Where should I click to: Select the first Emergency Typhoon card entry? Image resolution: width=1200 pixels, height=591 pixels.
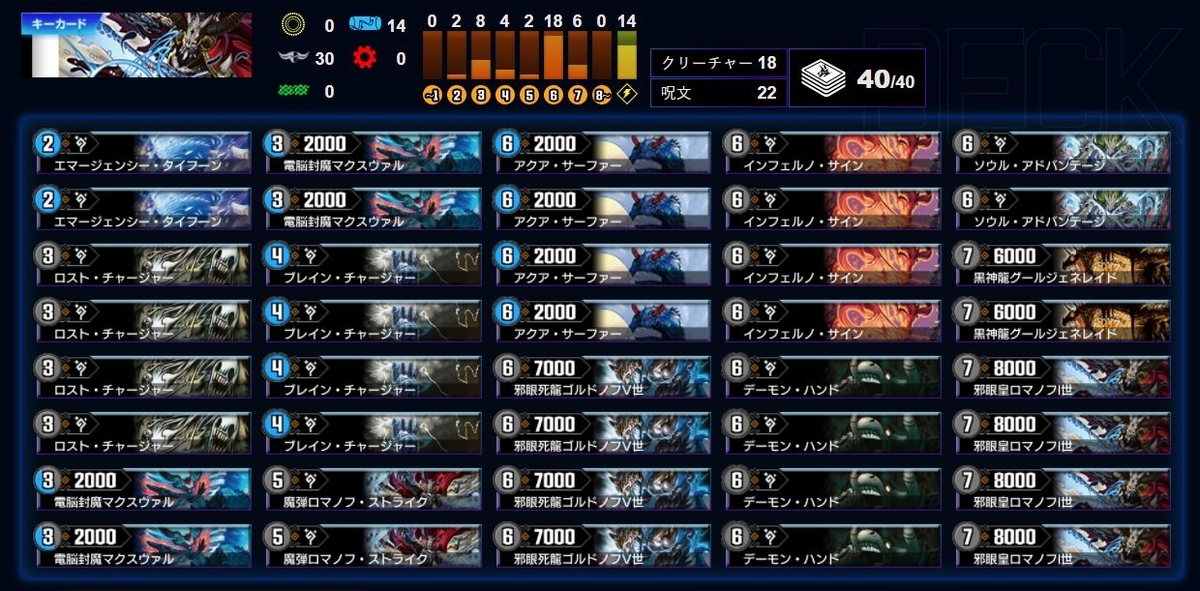(142, 152)
